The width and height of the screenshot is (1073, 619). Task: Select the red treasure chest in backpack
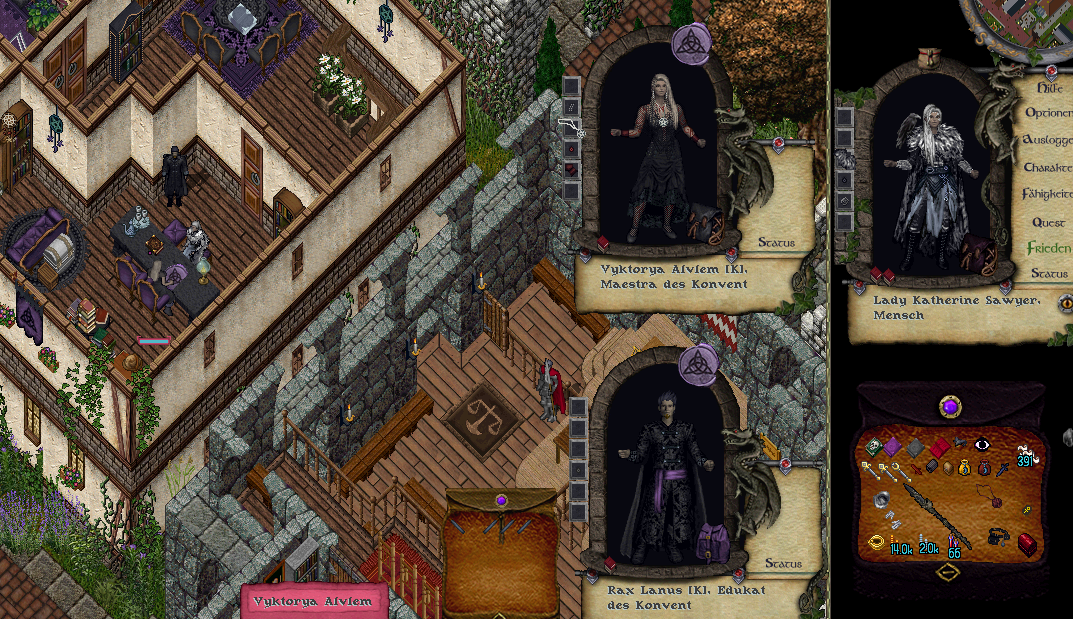point(1027,543)
